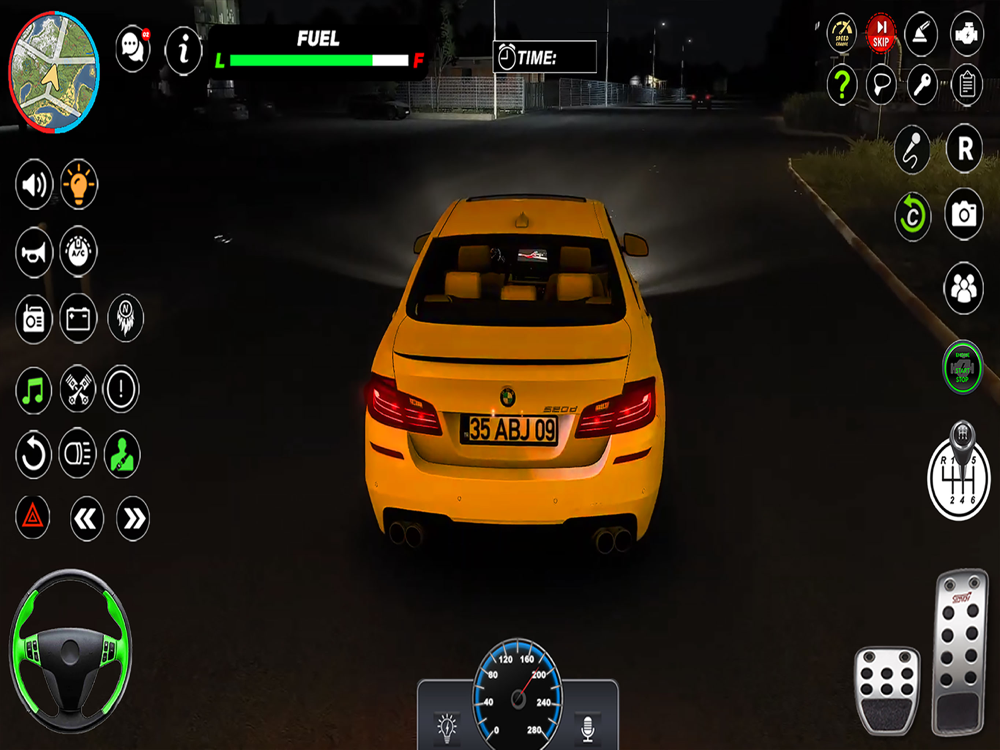Activate the right turn signal arrows

[x=133, y=518]
